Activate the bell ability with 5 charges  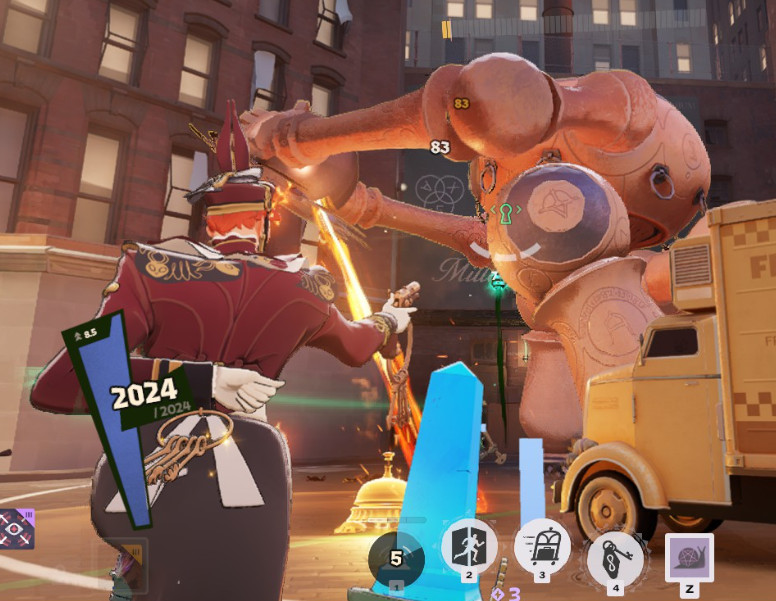[396, 559]
